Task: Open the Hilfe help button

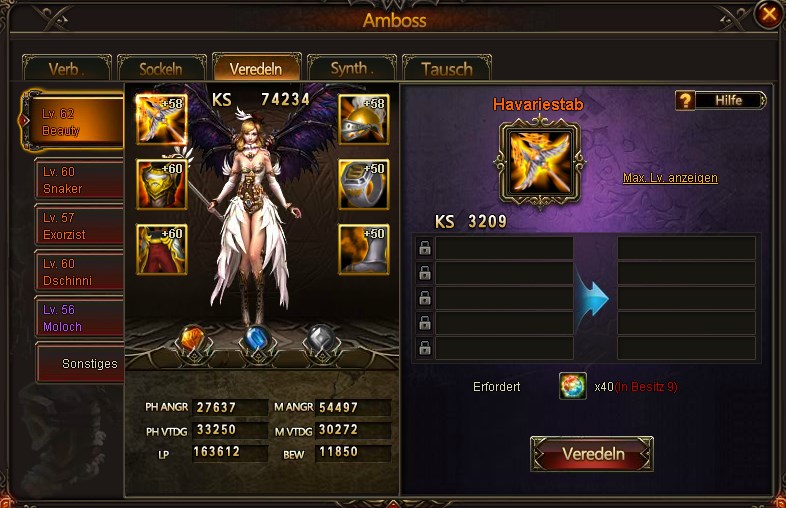Action: (x=721, y=100)
